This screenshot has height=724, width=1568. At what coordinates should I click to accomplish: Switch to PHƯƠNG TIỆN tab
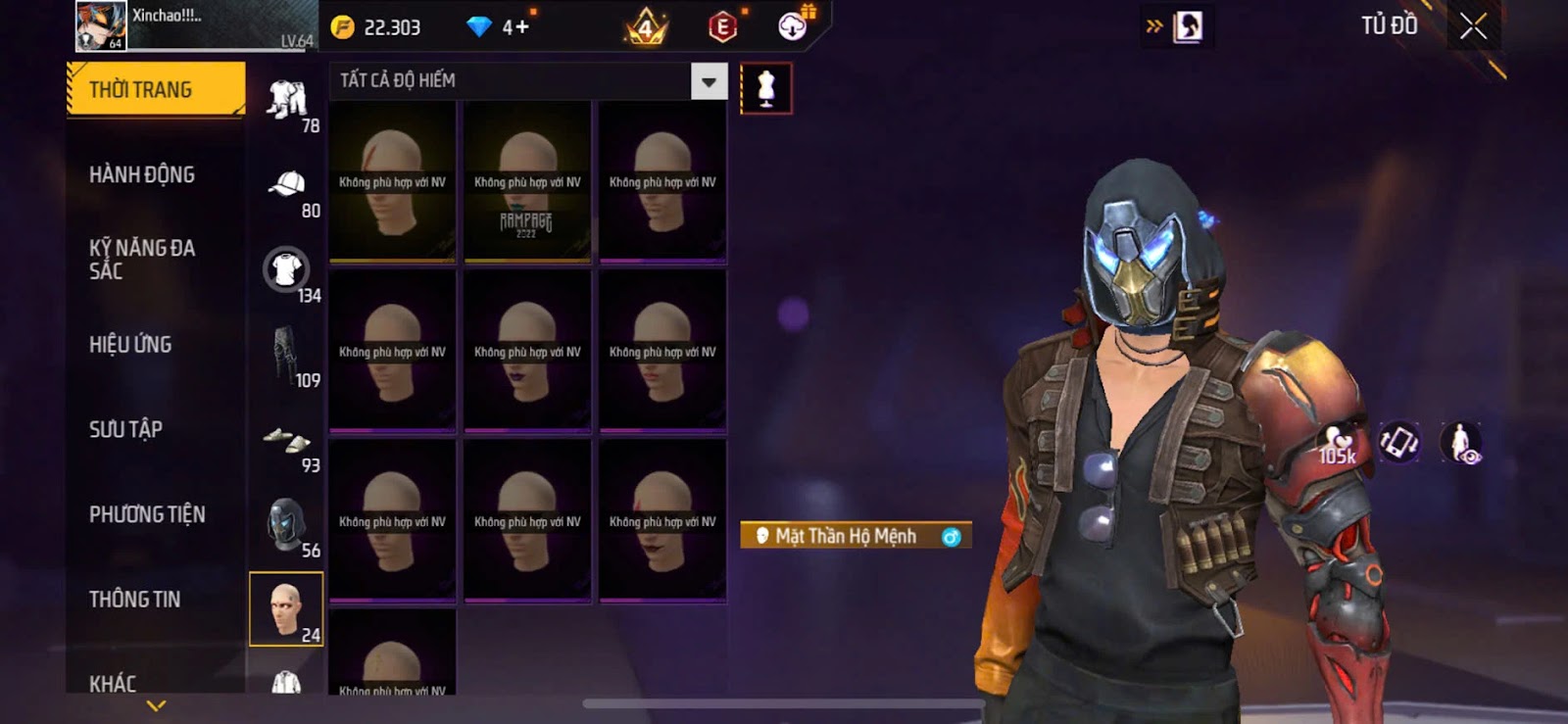pyautogui.click(x=147, y=514)
